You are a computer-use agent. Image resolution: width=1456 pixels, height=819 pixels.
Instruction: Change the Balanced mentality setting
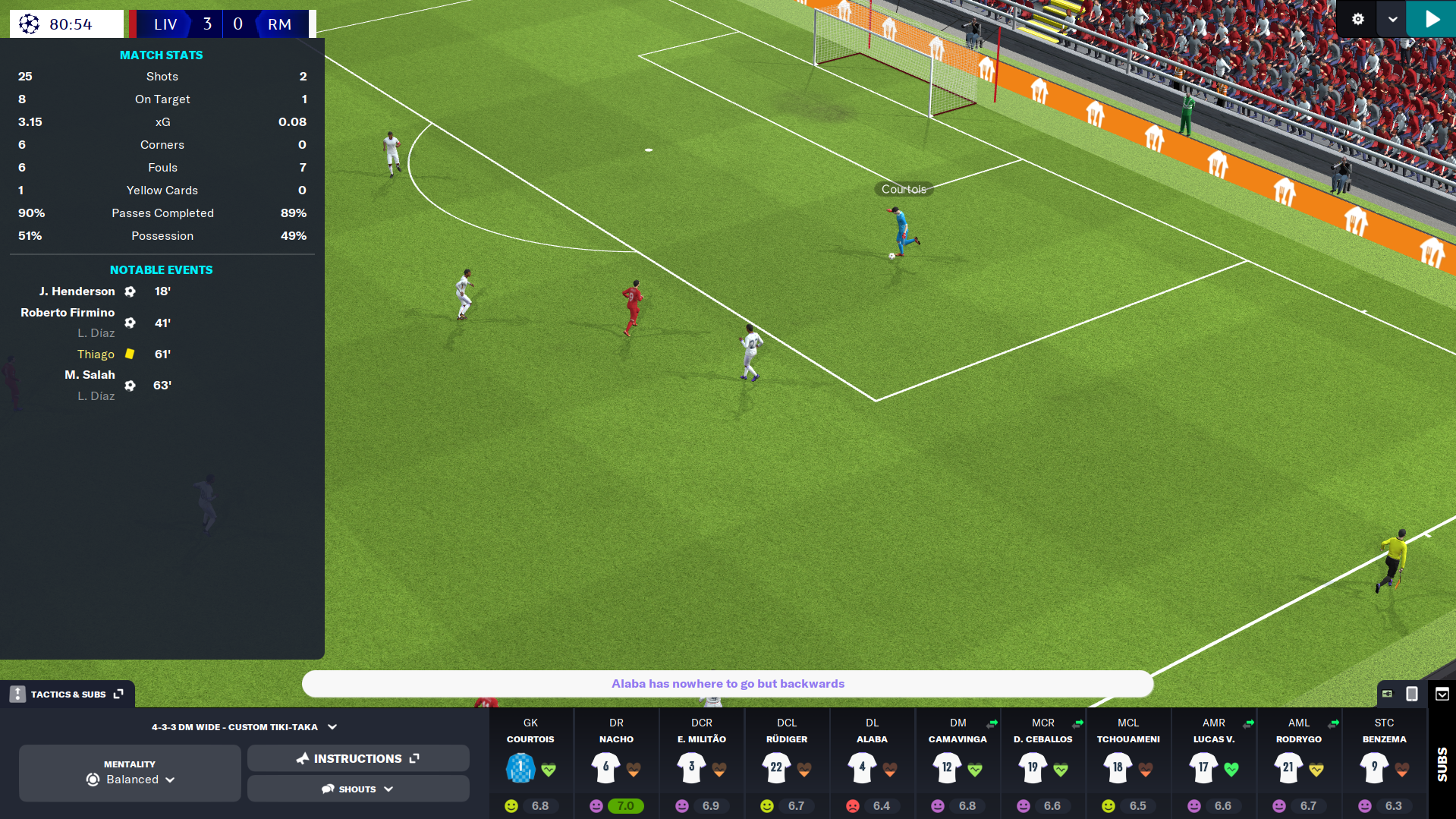[x=131, y=773]
